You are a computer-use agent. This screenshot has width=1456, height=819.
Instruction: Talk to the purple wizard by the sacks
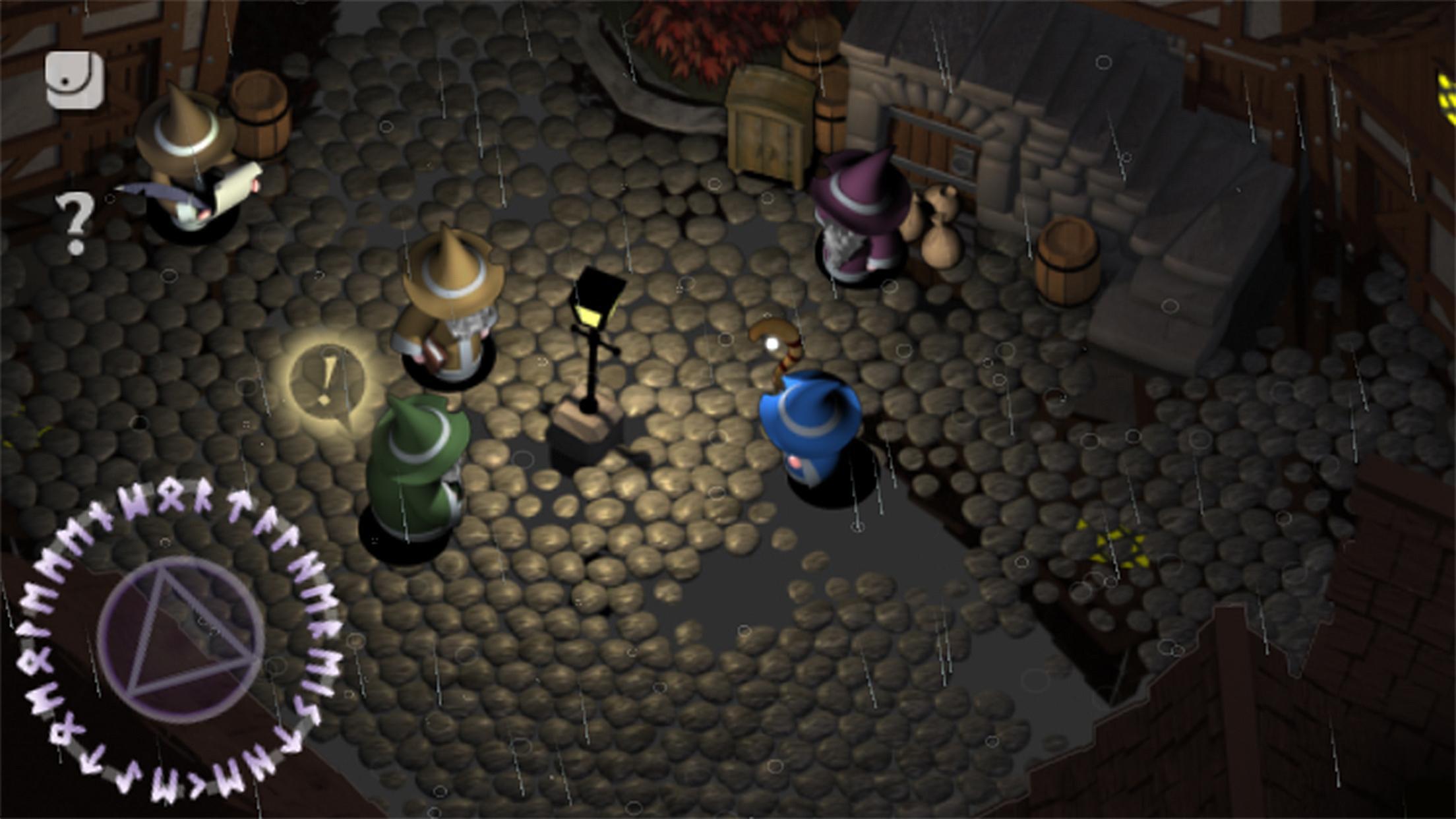(x=857, y=218)
